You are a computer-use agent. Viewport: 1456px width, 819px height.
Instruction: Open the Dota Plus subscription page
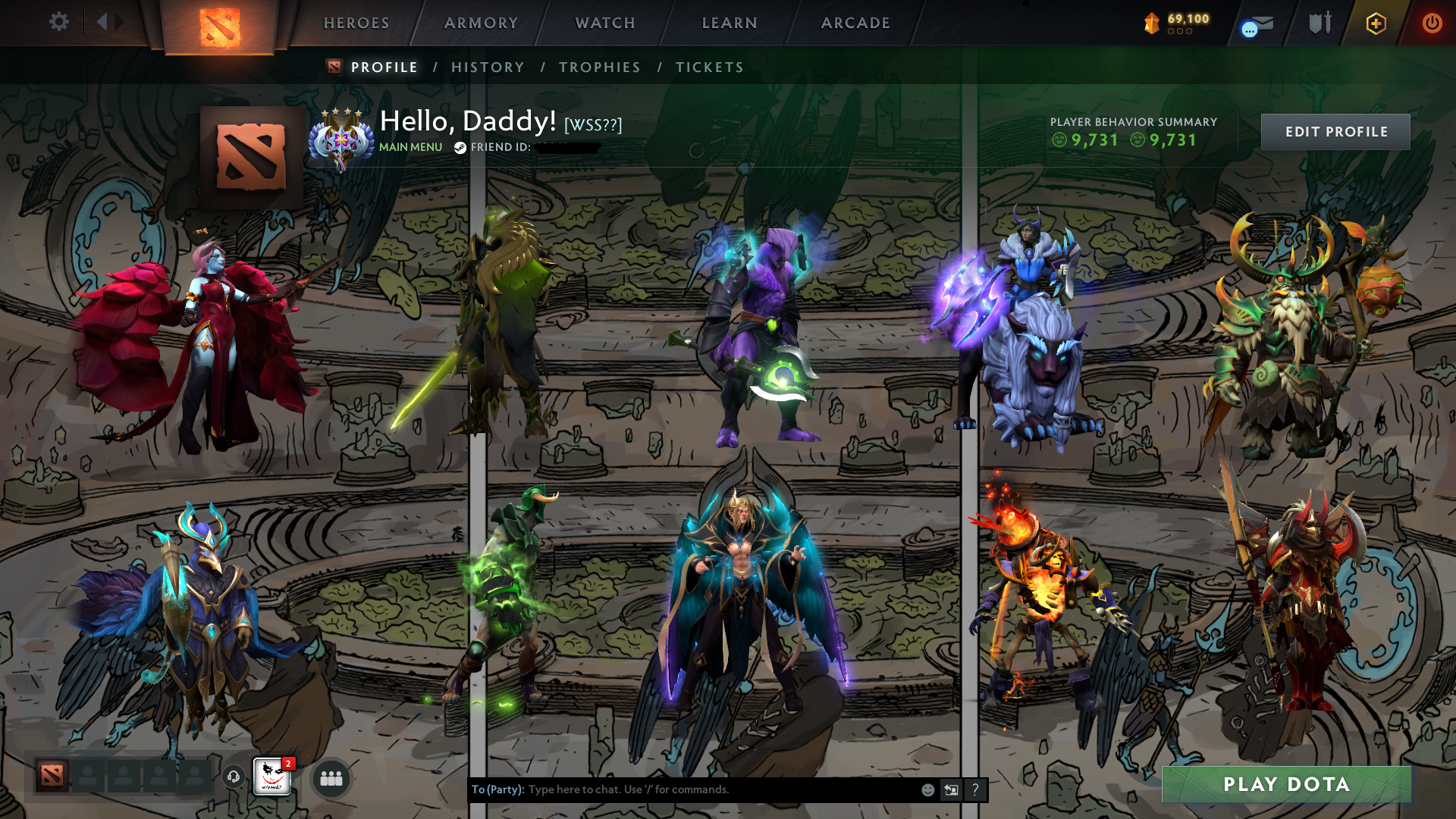coord(1377,23)
